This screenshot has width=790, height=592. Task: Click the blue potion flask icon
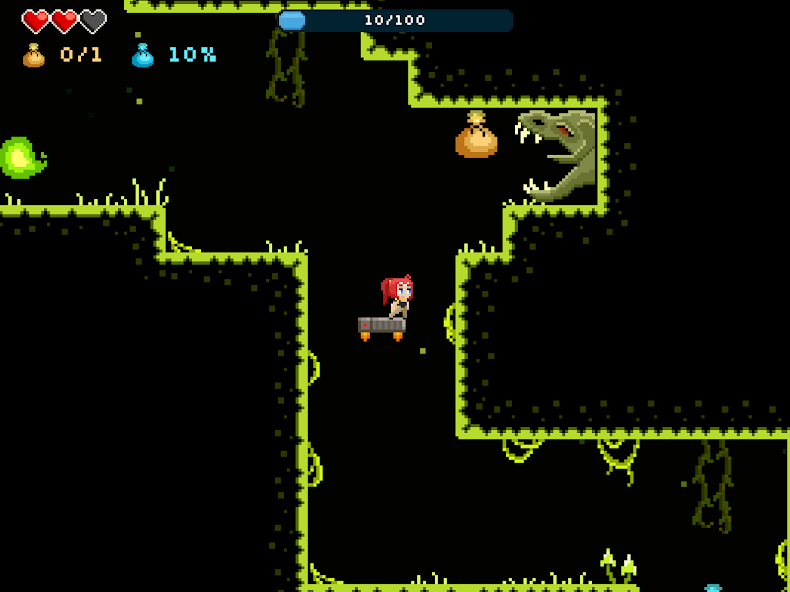[x=143, y=55]
